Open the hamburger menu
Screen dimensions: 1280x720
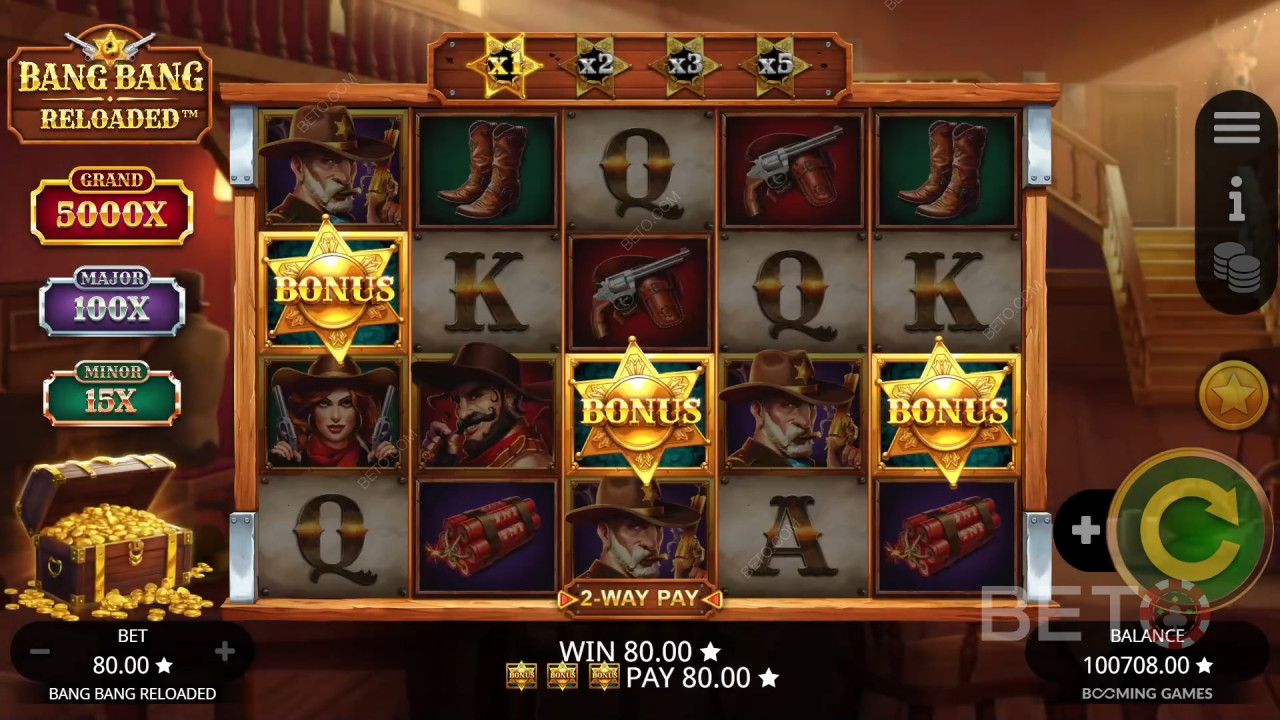[x=1237, y=128]
